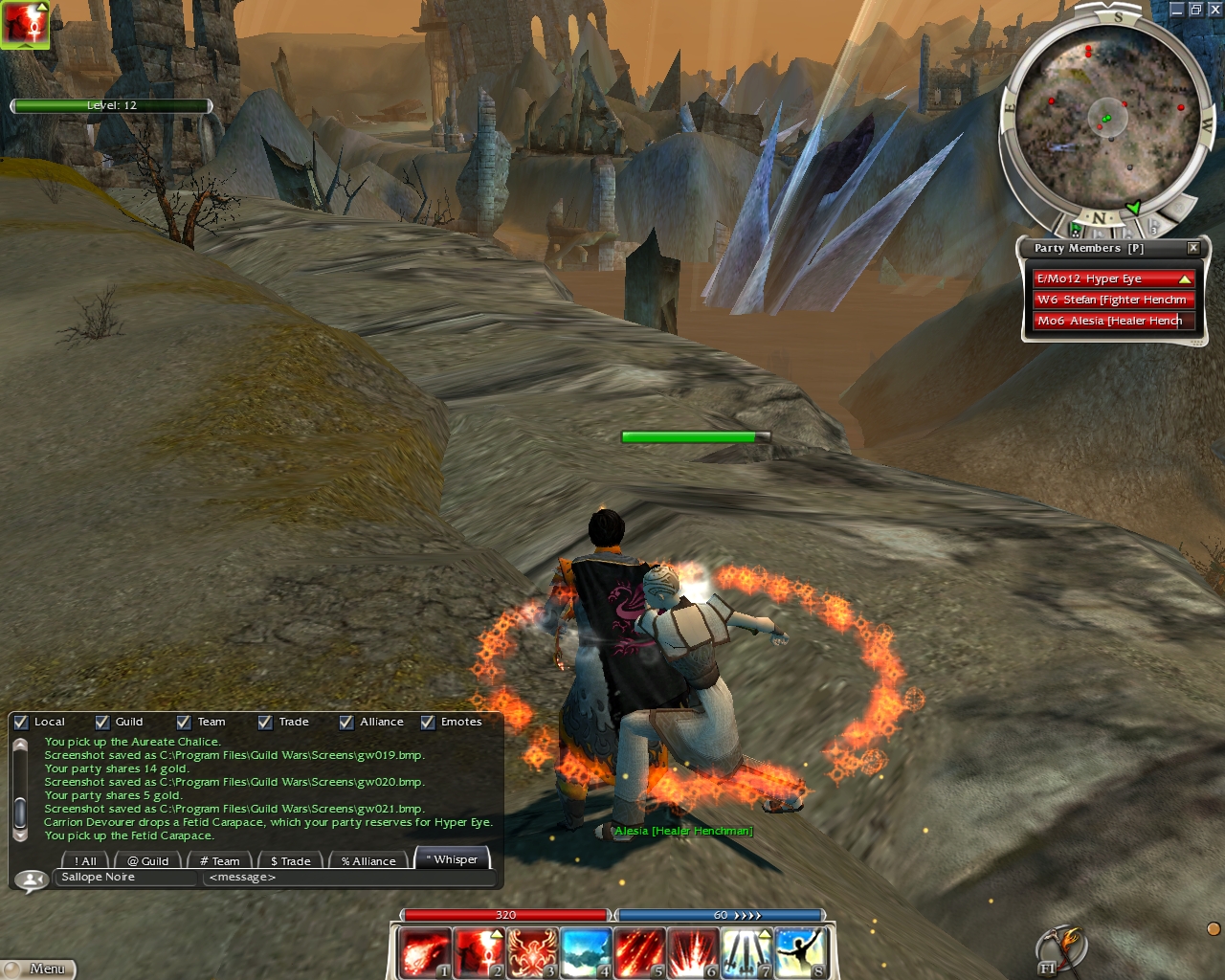The image size is (1225, 980).
Task: Toggle the Emotes chat filter checkbox
Action: (428, 723)
